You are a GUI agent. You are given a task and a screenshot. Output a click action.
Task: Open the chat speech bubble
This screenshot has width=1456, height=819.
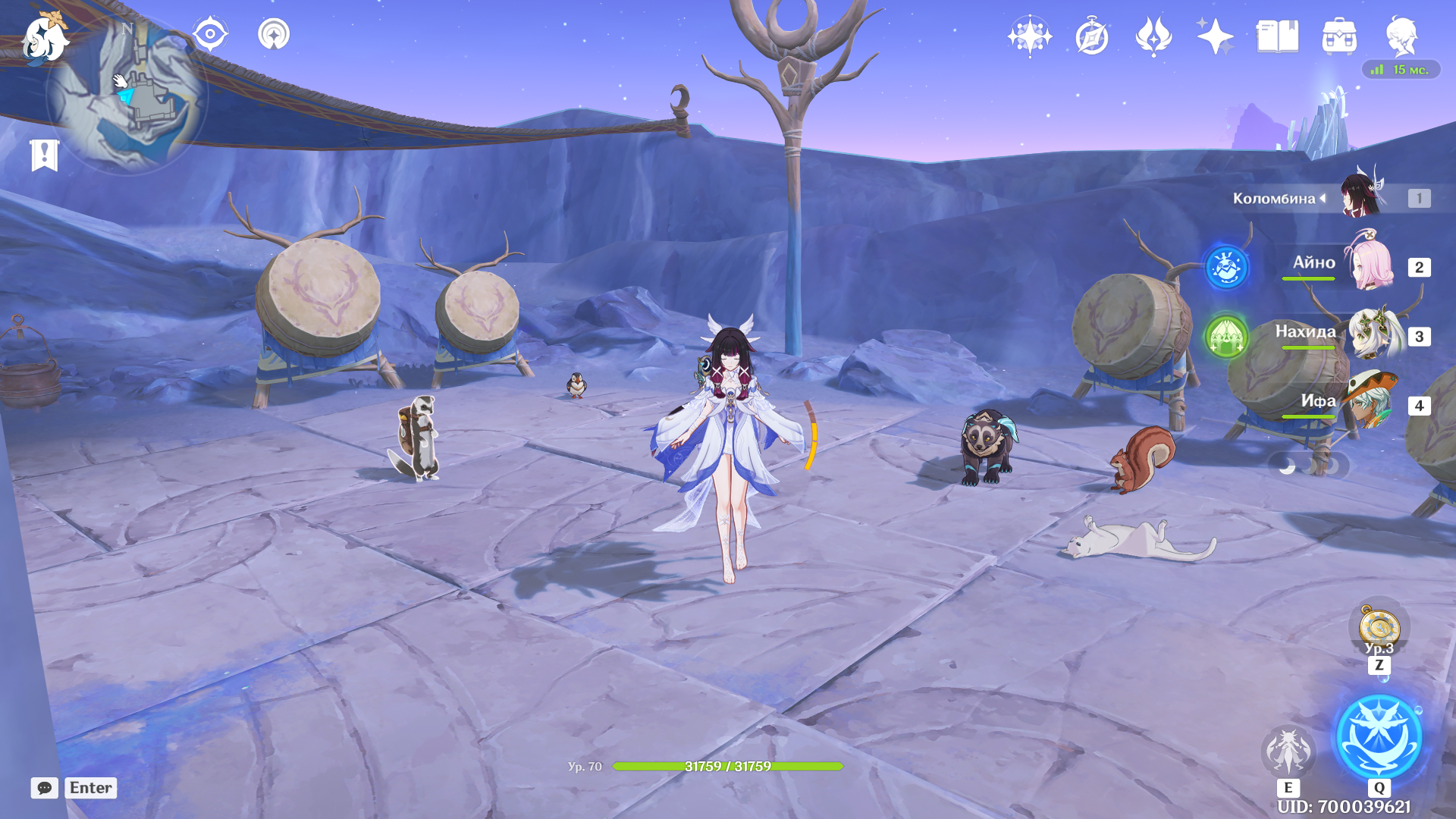pos(45,788)
